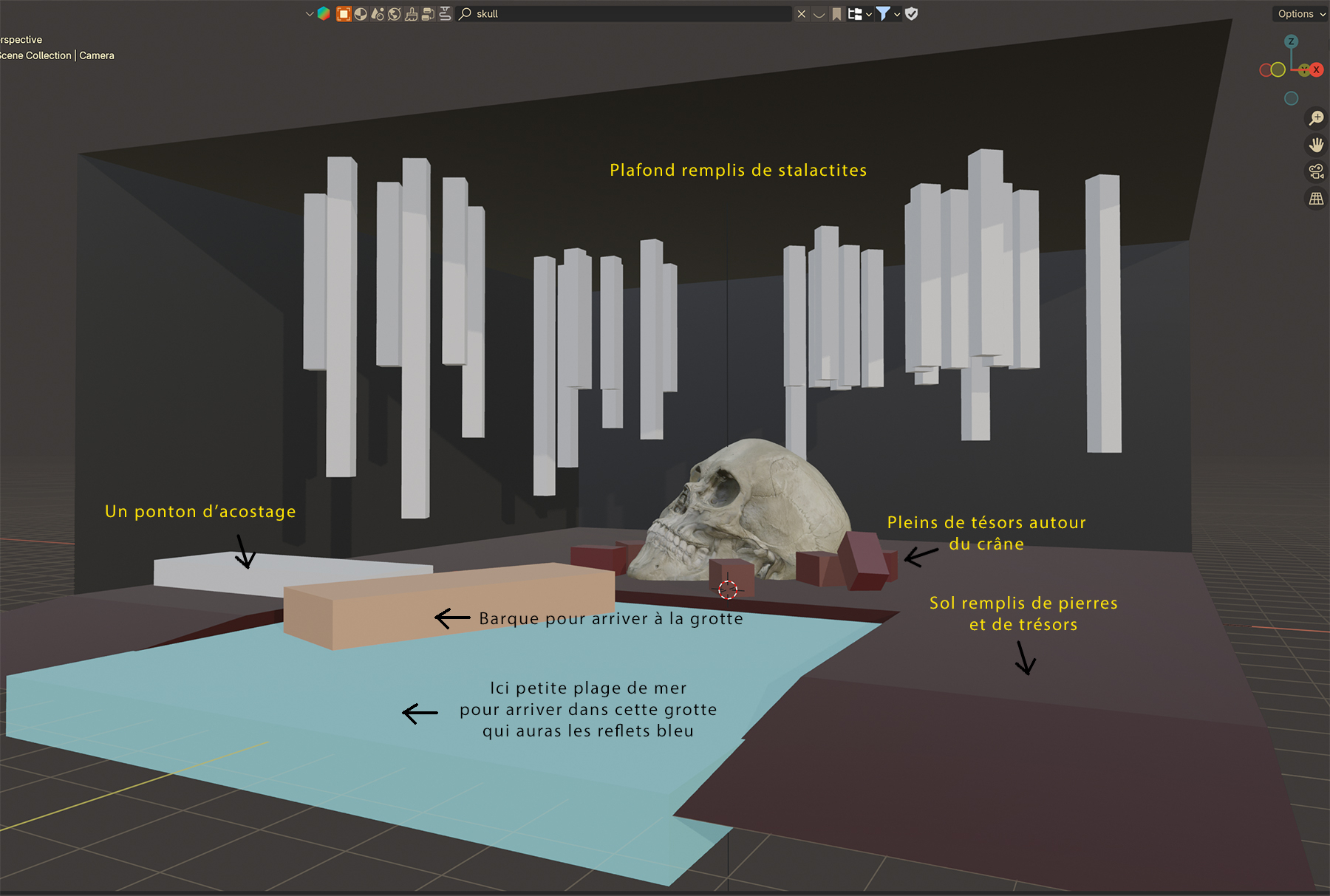Select the globe world filter icon
The height and width of the screenshot is (896, 1330).
[x=395, y=14]
